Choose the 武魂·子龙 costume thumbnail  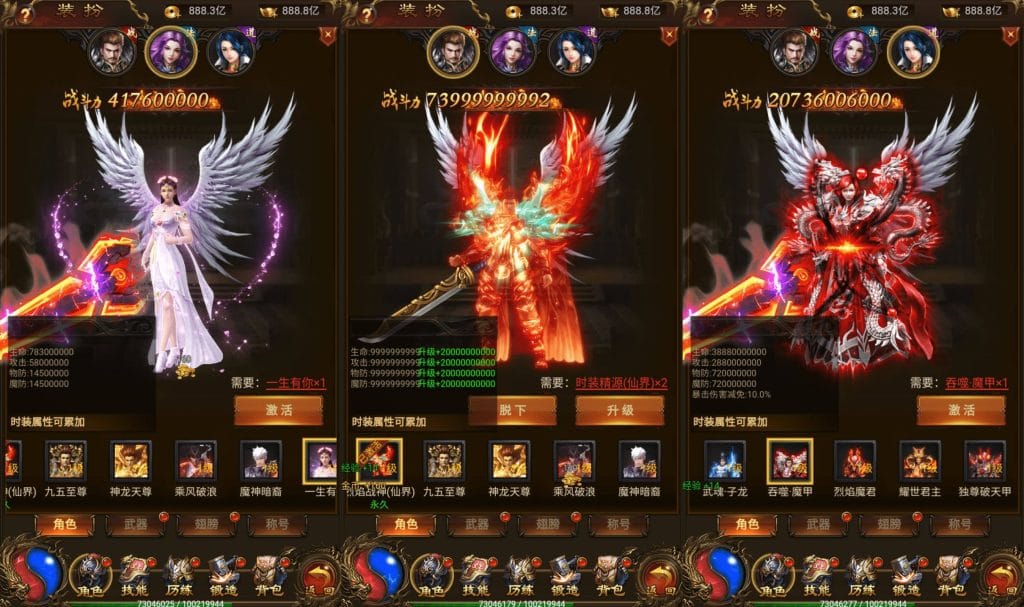coord(724,460)
